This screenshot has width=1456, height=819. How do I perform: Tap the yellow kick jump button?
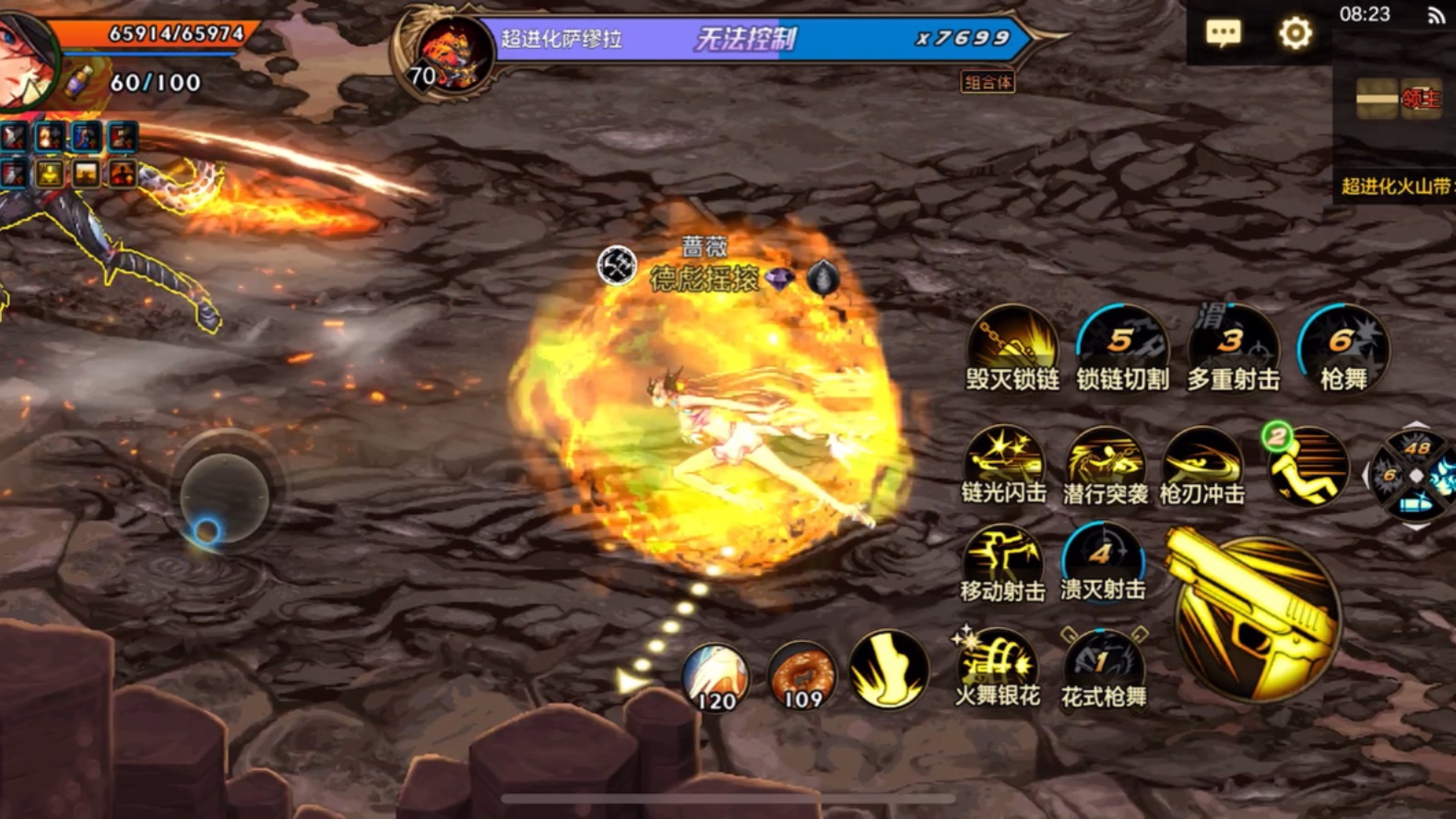pos(887,671)
